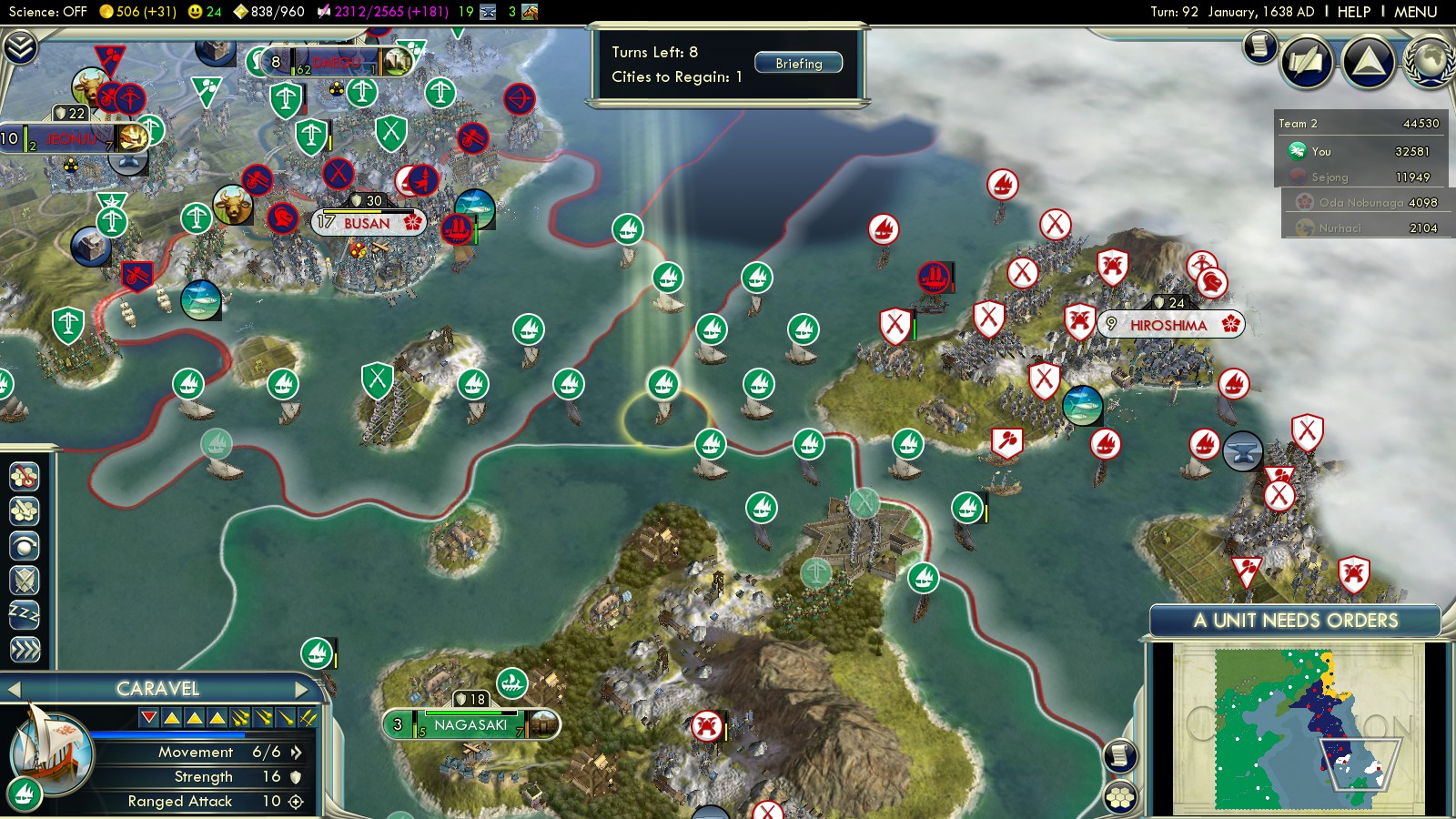Select the previous unit with the left arrow
1456x819 pixels.
[14, 689]
